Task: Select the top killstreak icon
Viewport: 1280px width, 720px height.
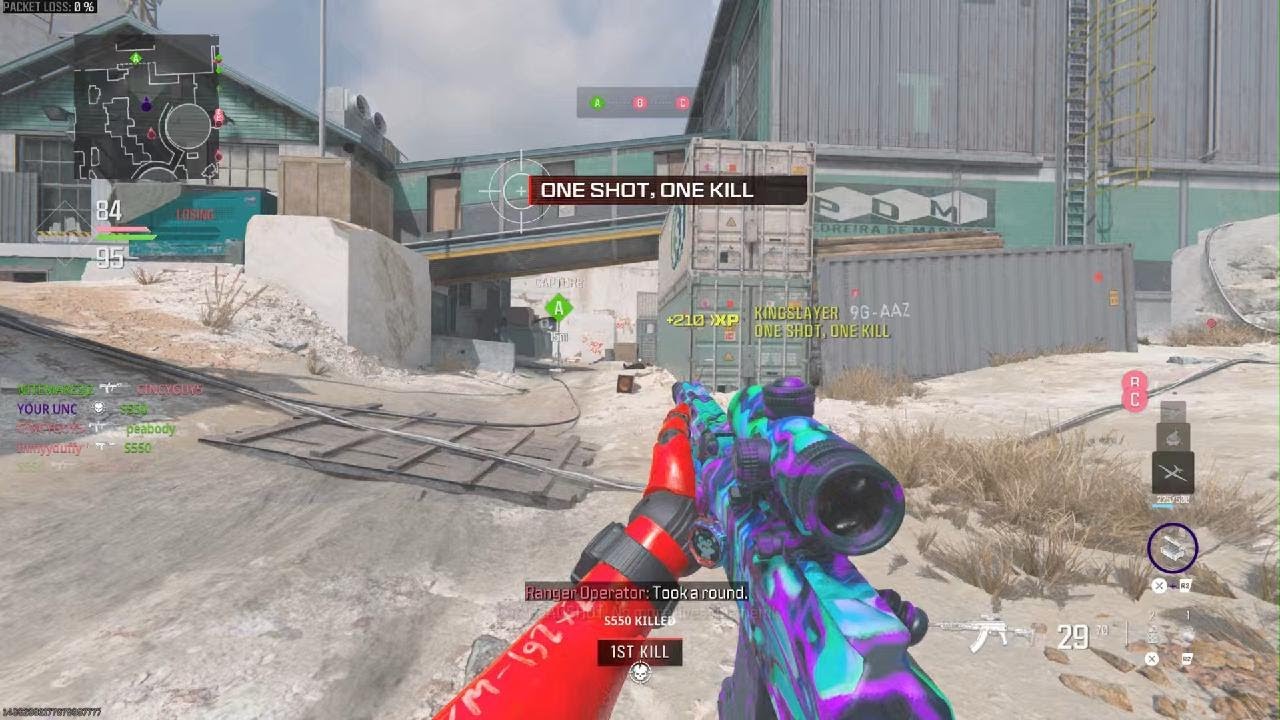Action: coord(1172,411)
